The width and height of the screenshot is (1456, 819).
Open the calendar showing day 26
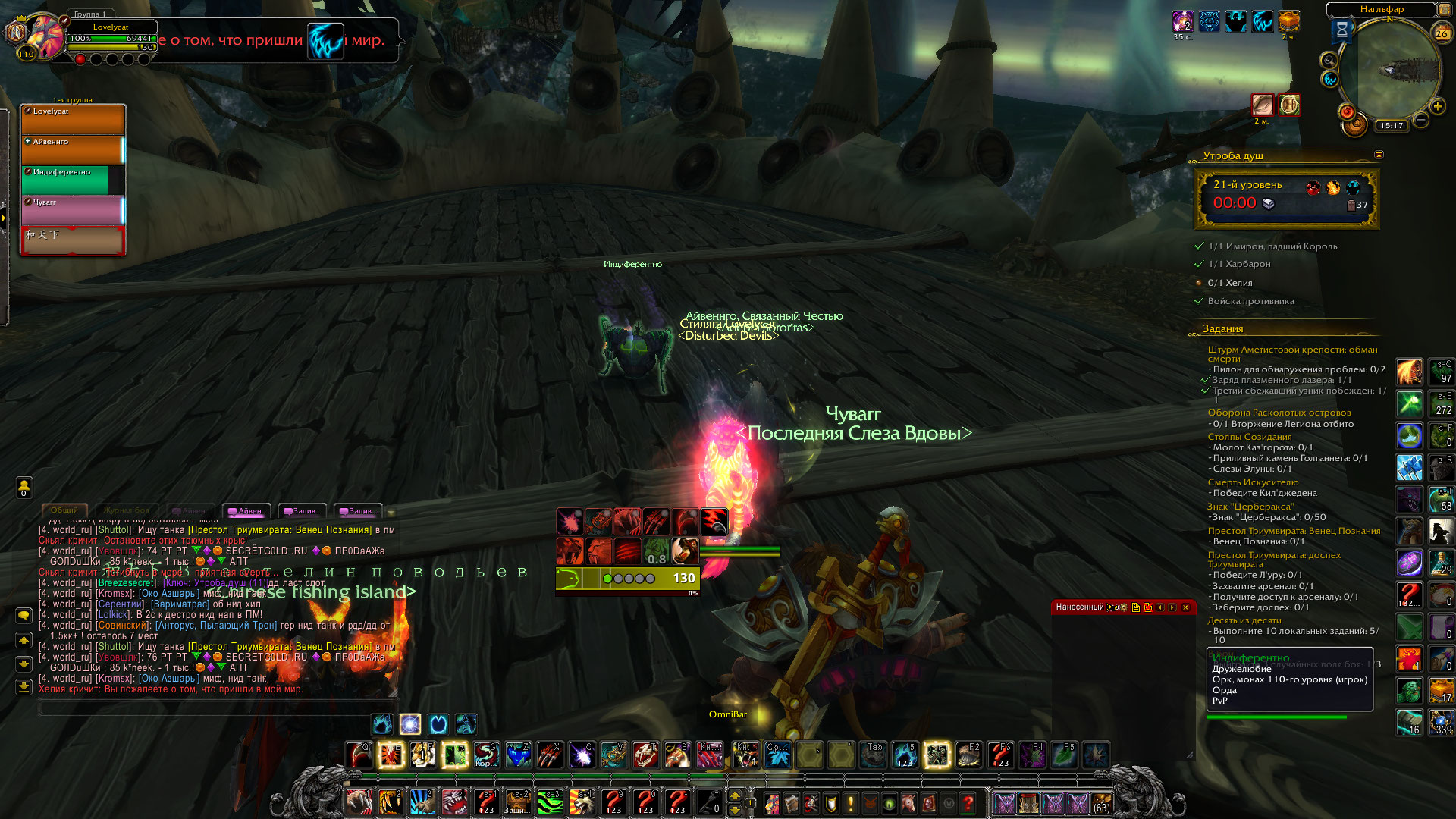point(1442,33)
